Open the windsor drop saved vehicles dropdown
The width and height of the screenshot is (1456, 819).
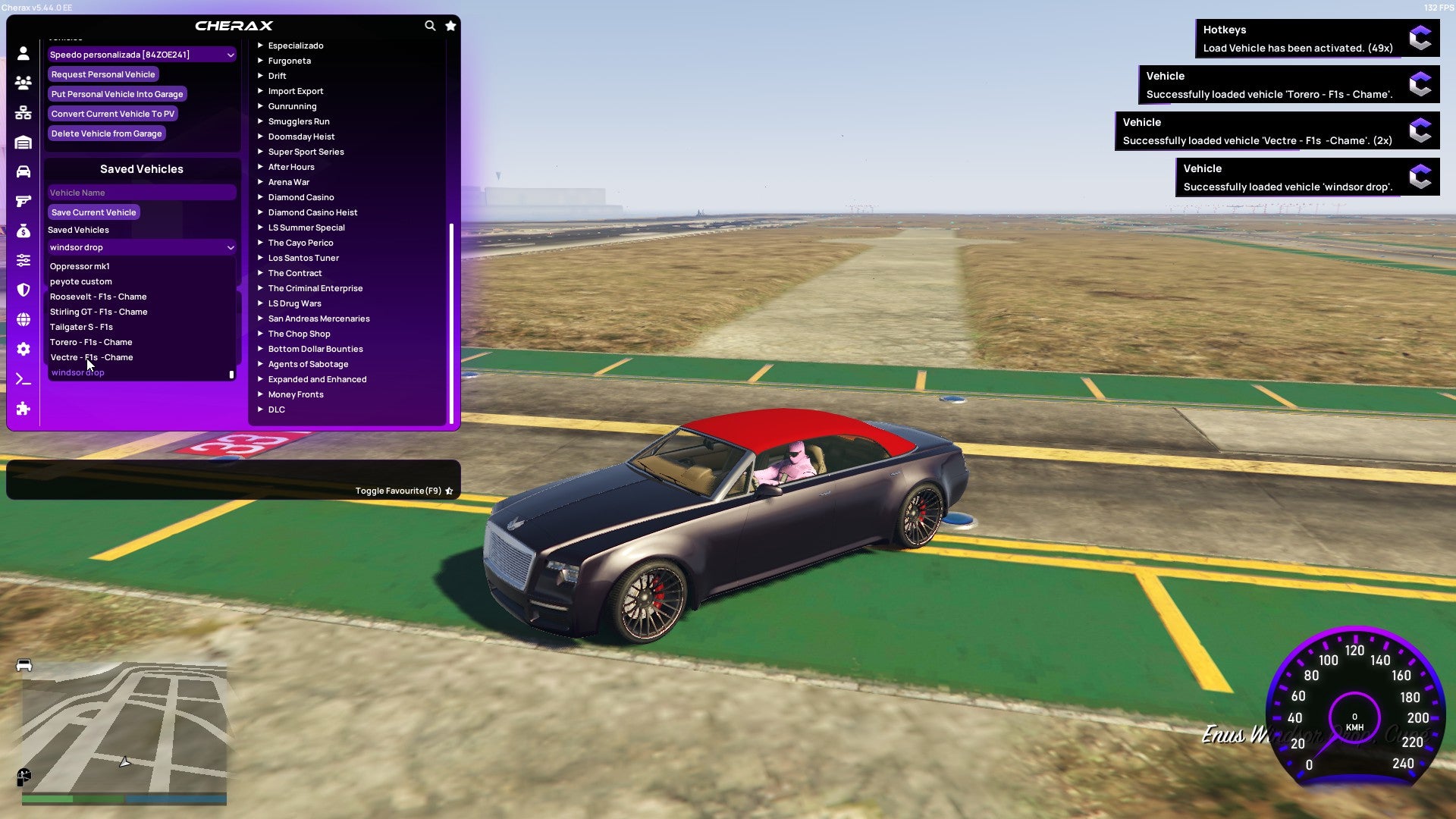click(141, 247)
